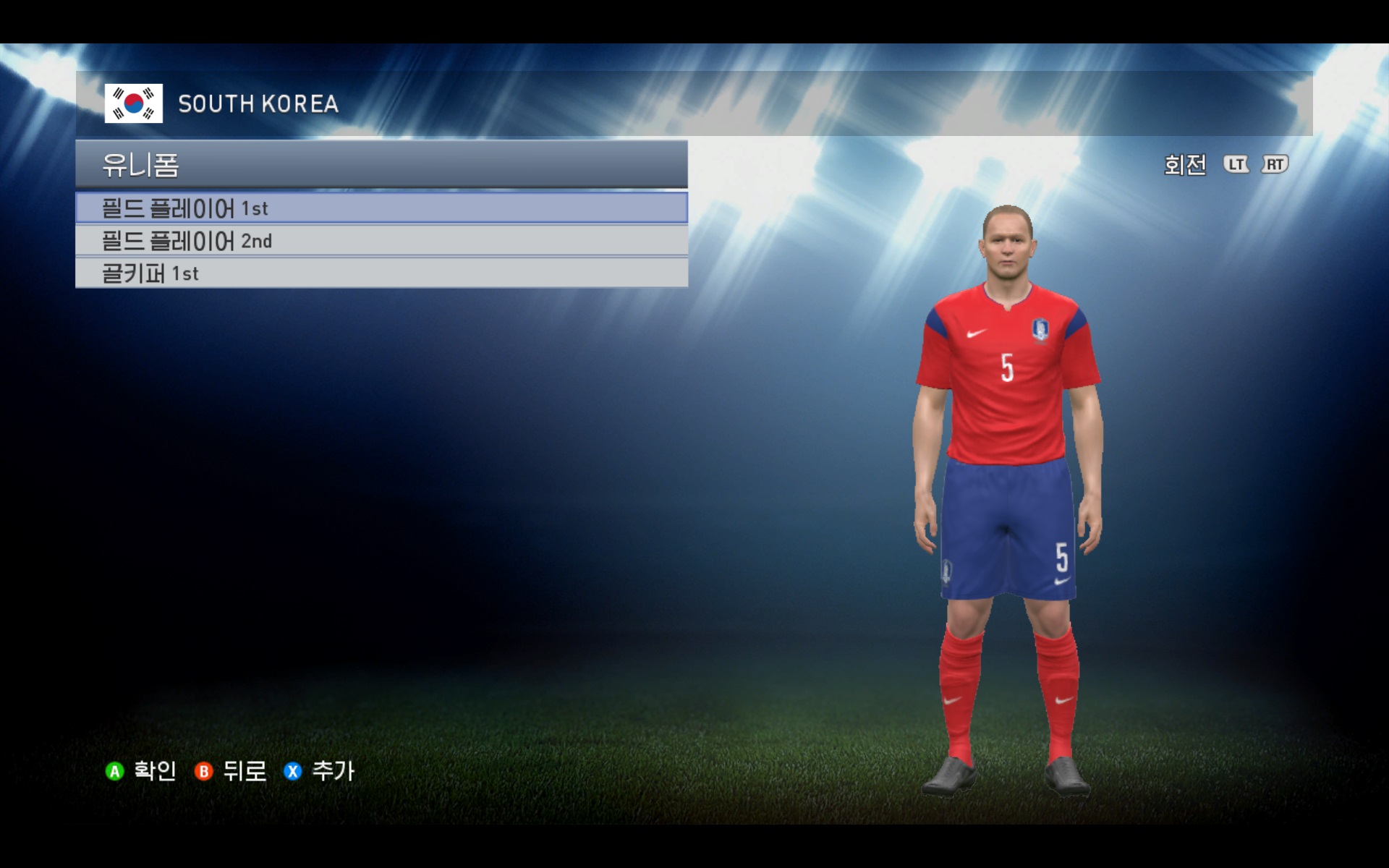Open the 골키퍼 1st uniform entry
Image resolution: width=1389 pixels, height=868 pixels.
click(x=381, y=273)
